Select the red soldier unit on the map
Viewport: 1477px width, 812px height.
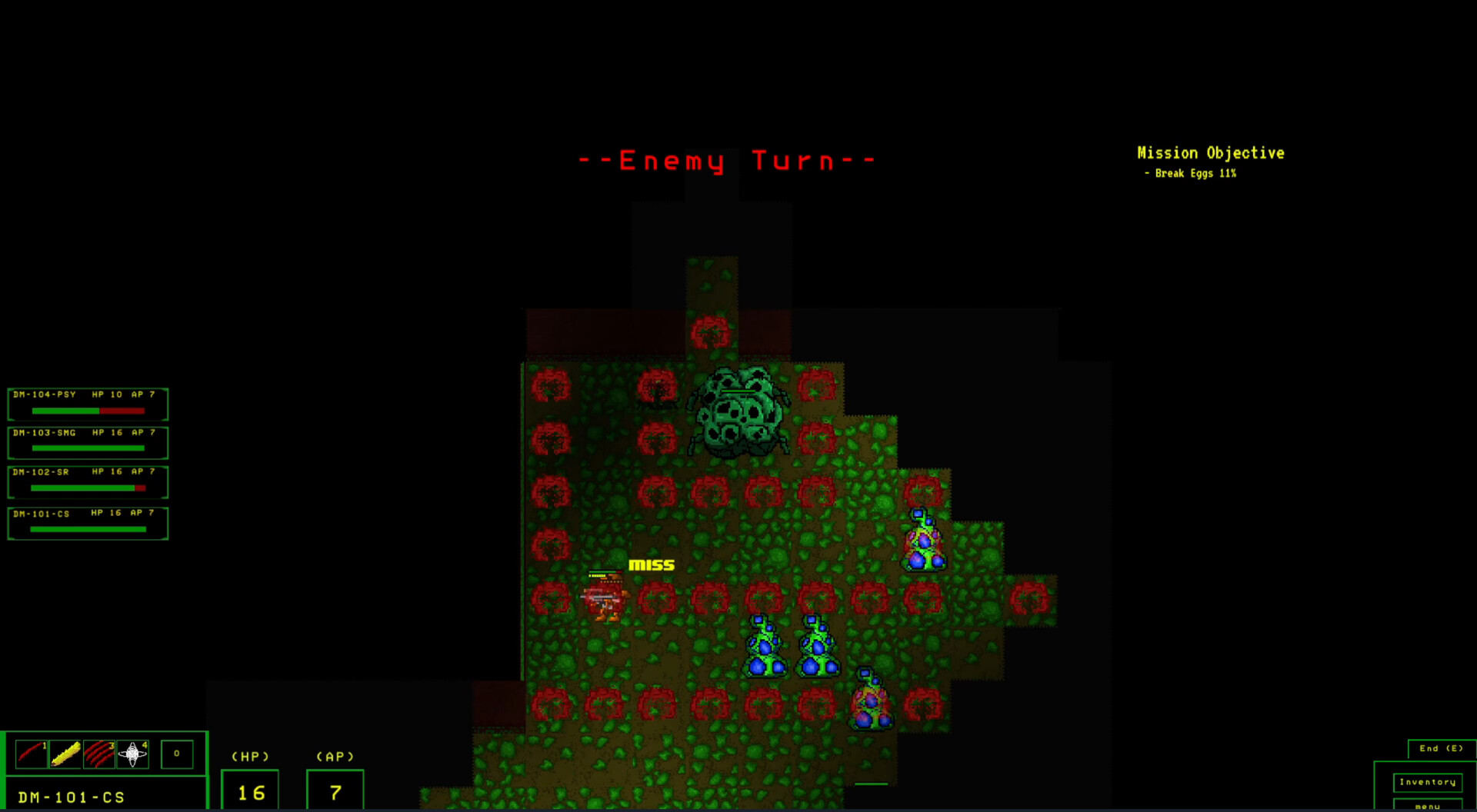click(x=604, y=604)
